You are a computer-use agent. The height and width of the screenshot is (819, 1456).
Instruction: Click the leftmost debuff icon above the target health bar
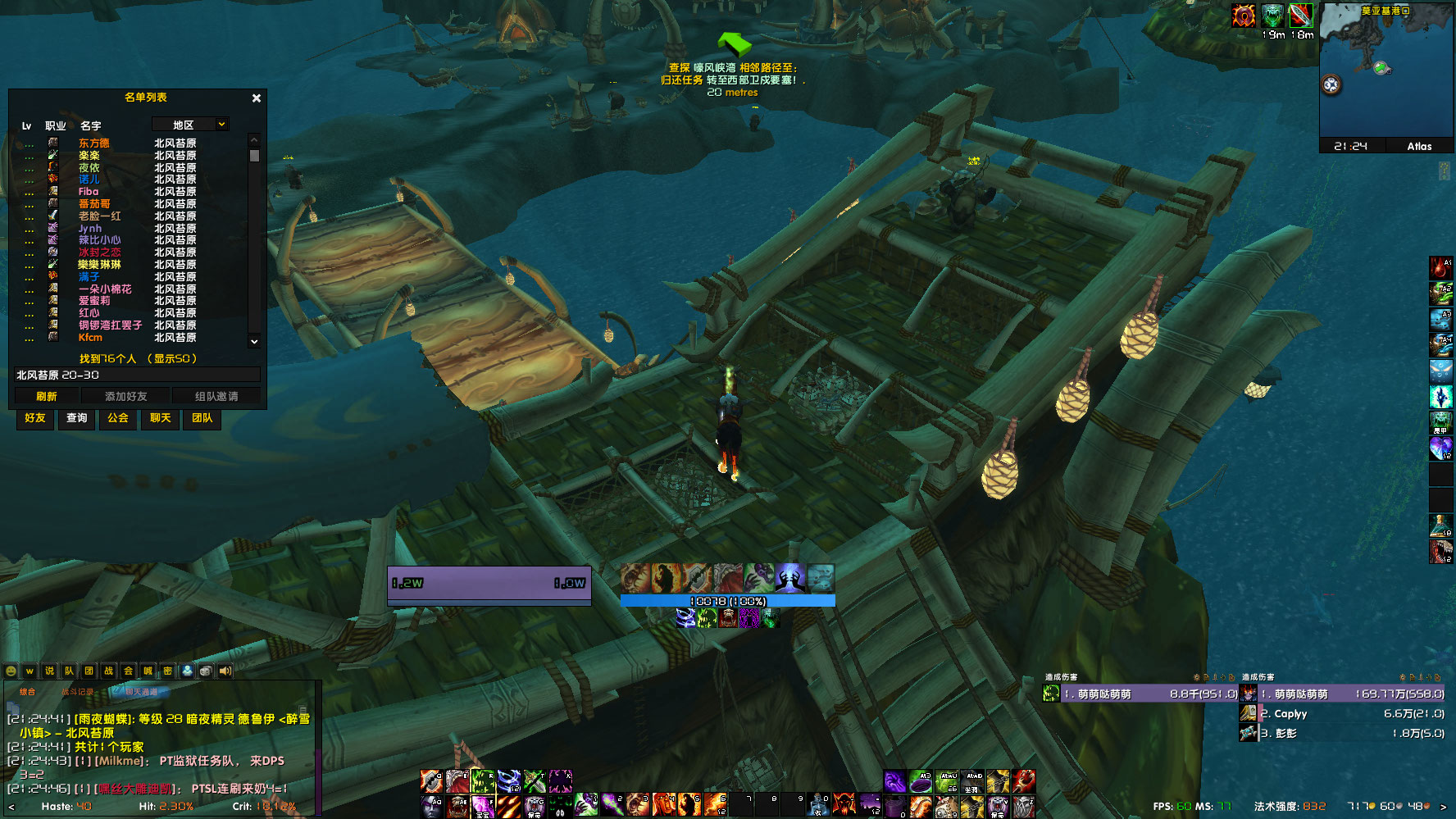(x=634, y=577)
